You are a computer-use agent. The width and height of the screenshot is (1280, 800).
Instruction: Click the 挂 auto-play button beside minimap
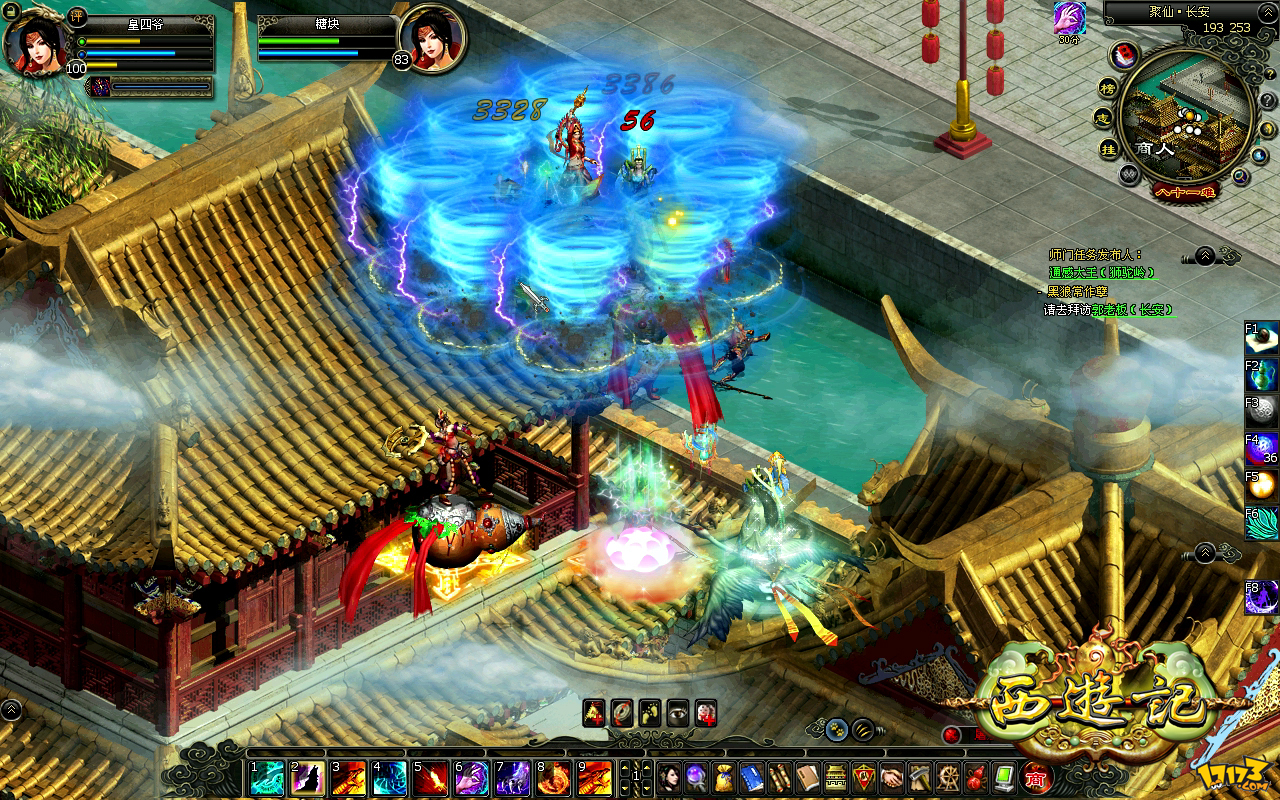[1108, 149]
